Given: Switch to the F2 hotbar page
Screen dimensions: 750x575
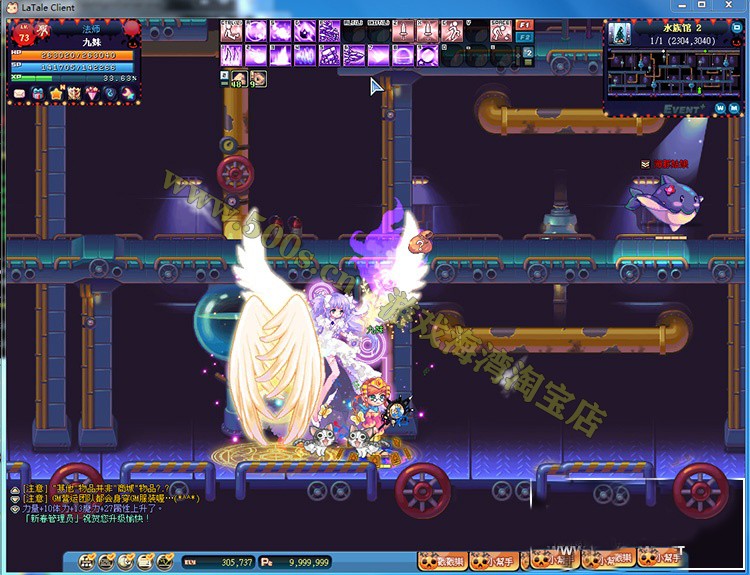Looking at the screenshot, I should click(x=526, y=37).
